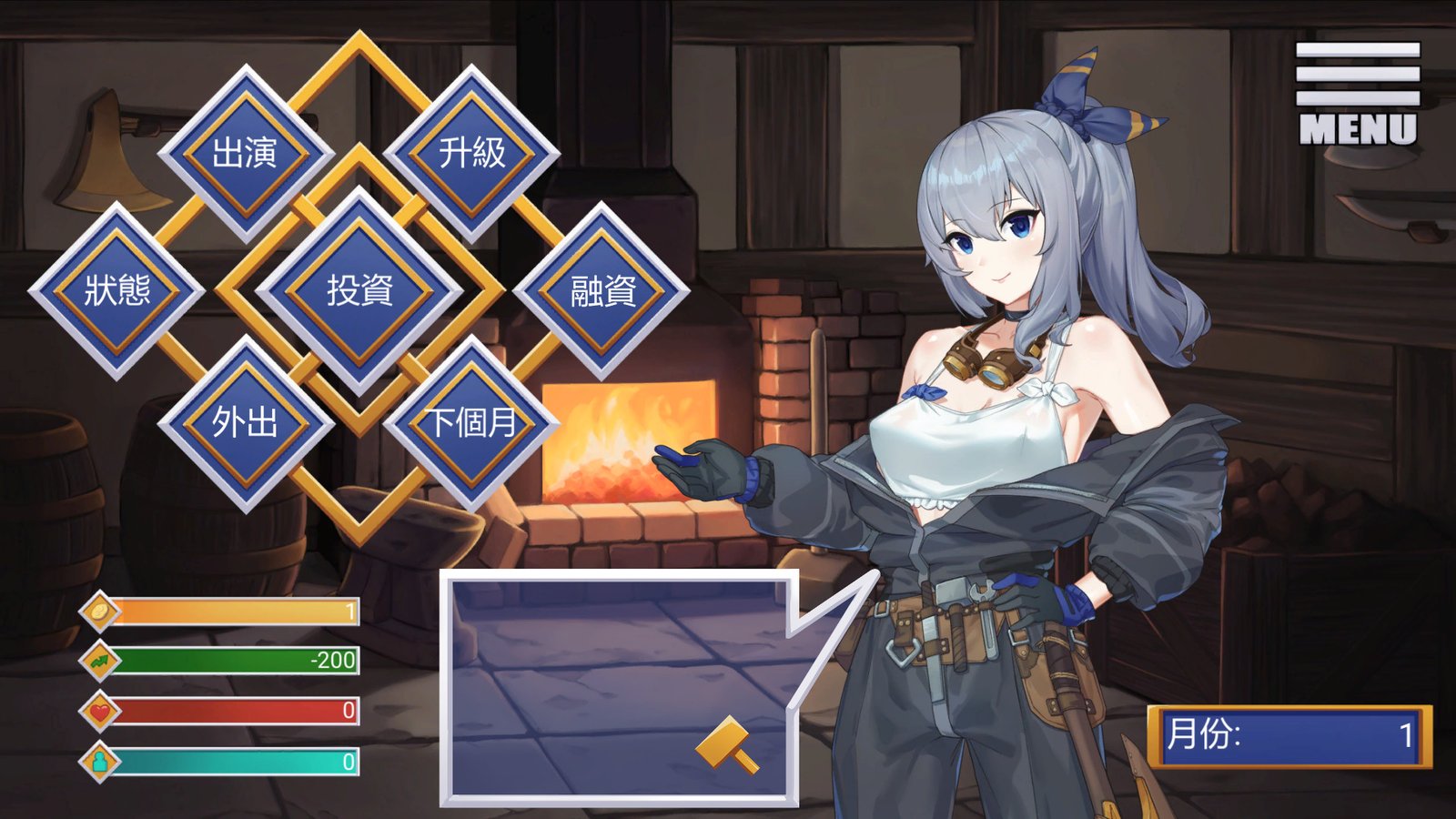Click the teal person reputation icon
Image resolution: width=1456 pixels, height=819 pixels.
[102, 763]
